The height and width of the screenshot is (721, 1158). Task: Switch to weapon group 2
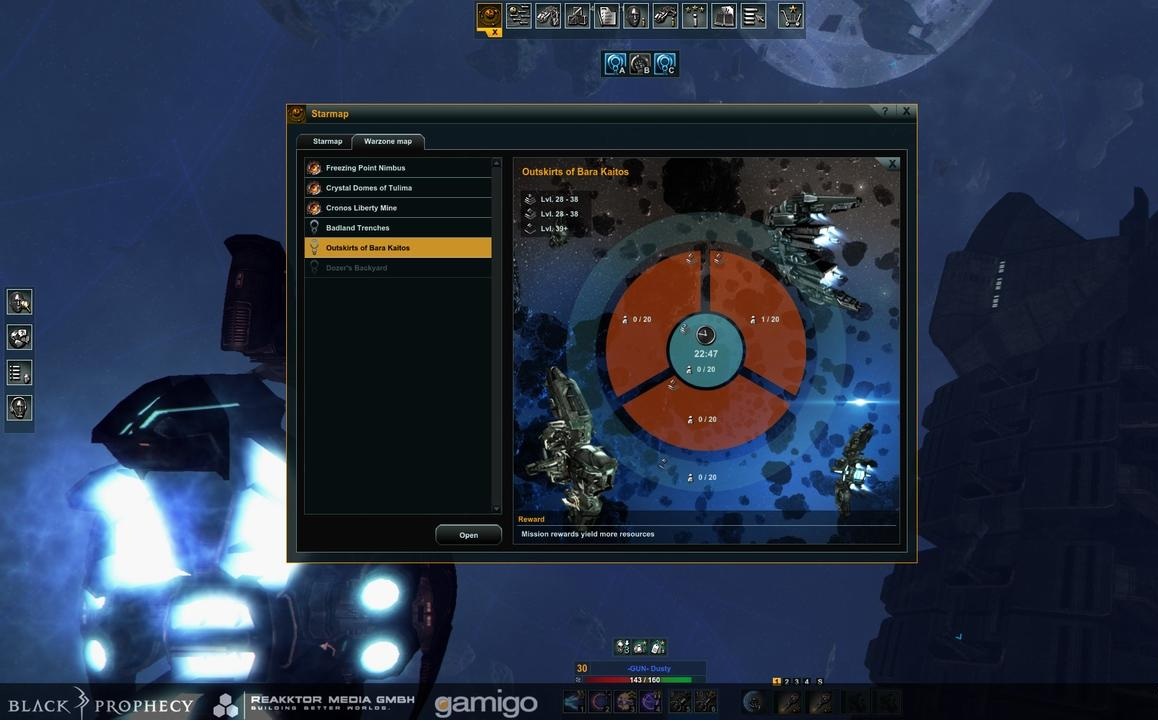click(x=786, y=681)
